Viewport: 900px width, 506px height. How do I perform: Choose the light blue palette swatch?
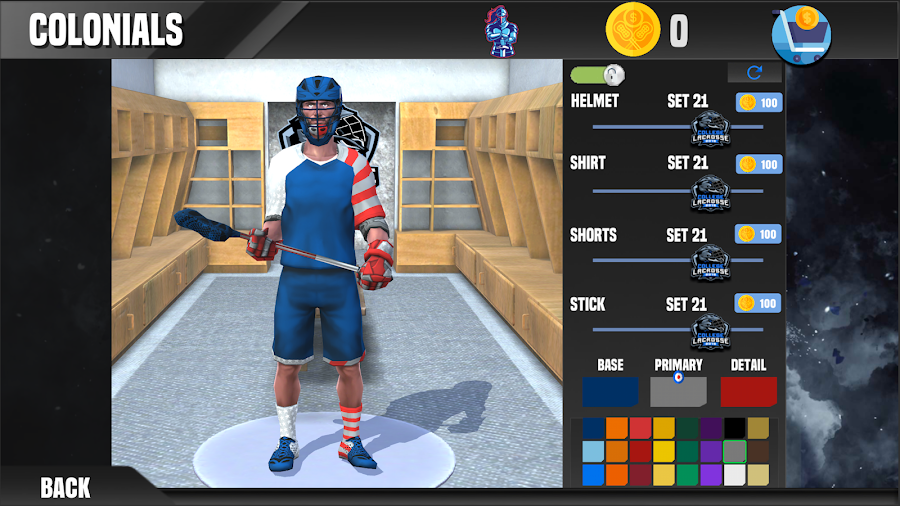click(593, 451)
